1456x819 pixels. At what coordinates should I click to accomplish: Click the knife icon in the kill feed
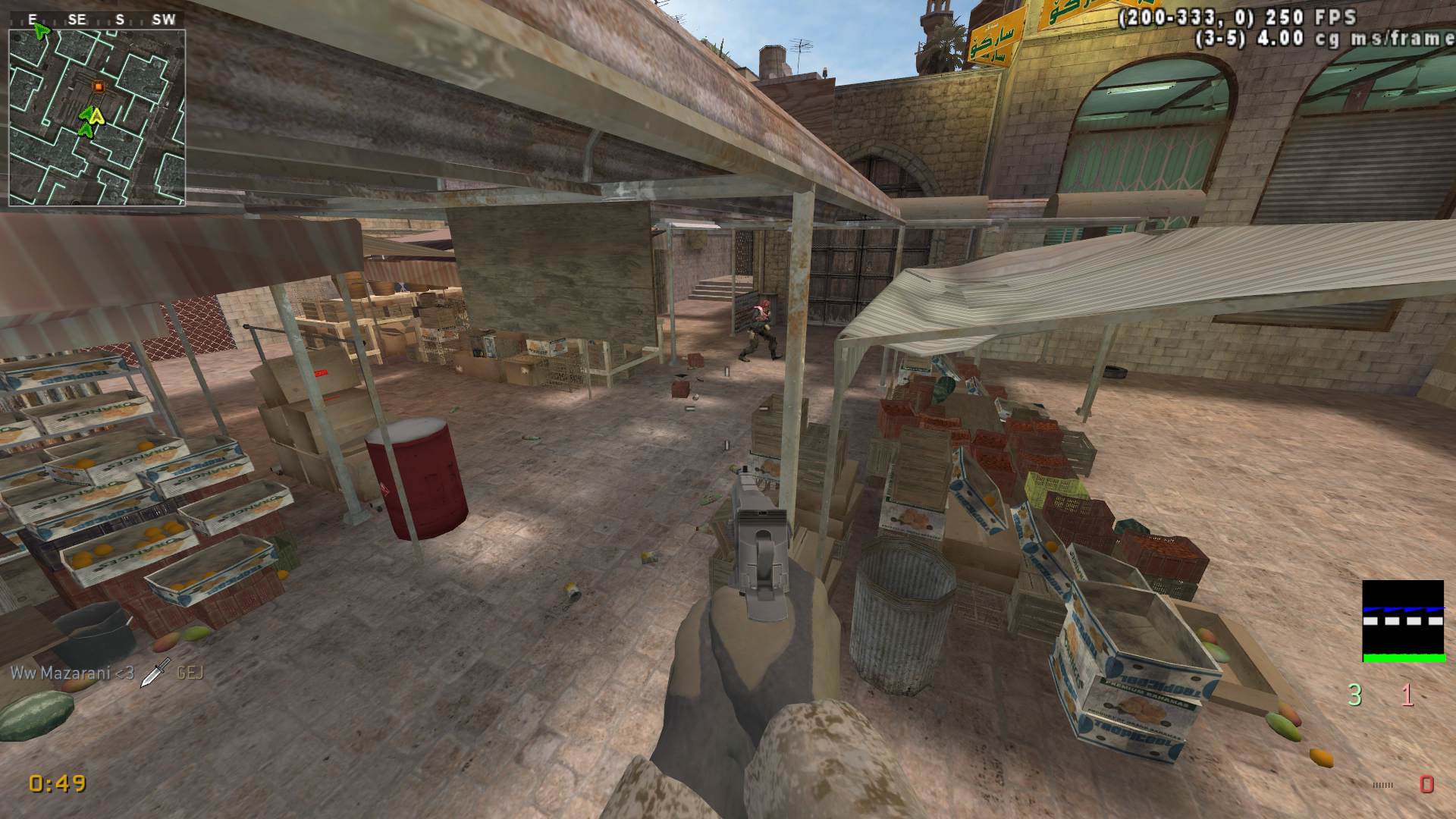click(x=155, y=672)
